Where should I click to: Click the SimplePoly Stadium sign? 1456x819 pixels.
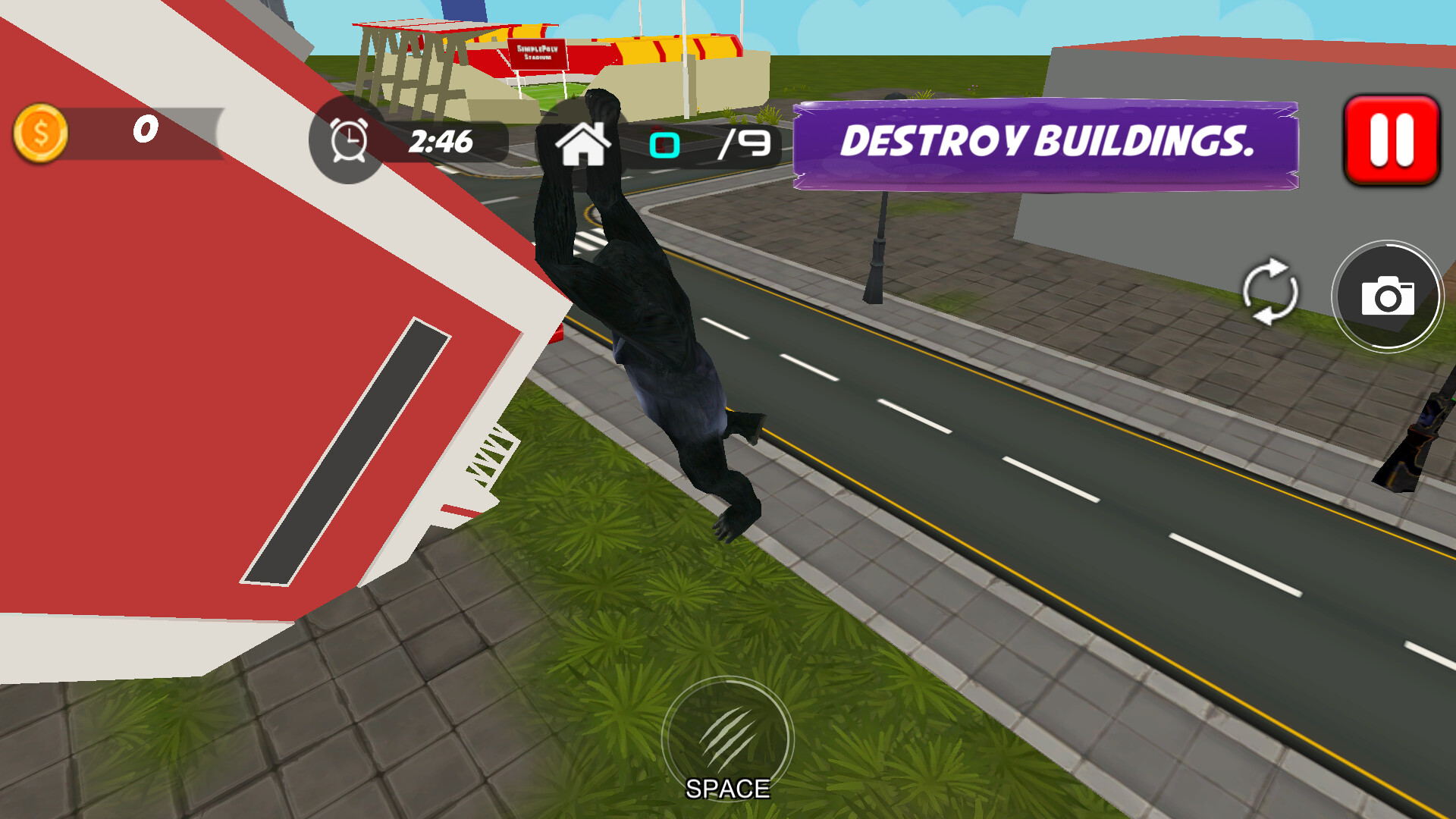pos(540,53)
